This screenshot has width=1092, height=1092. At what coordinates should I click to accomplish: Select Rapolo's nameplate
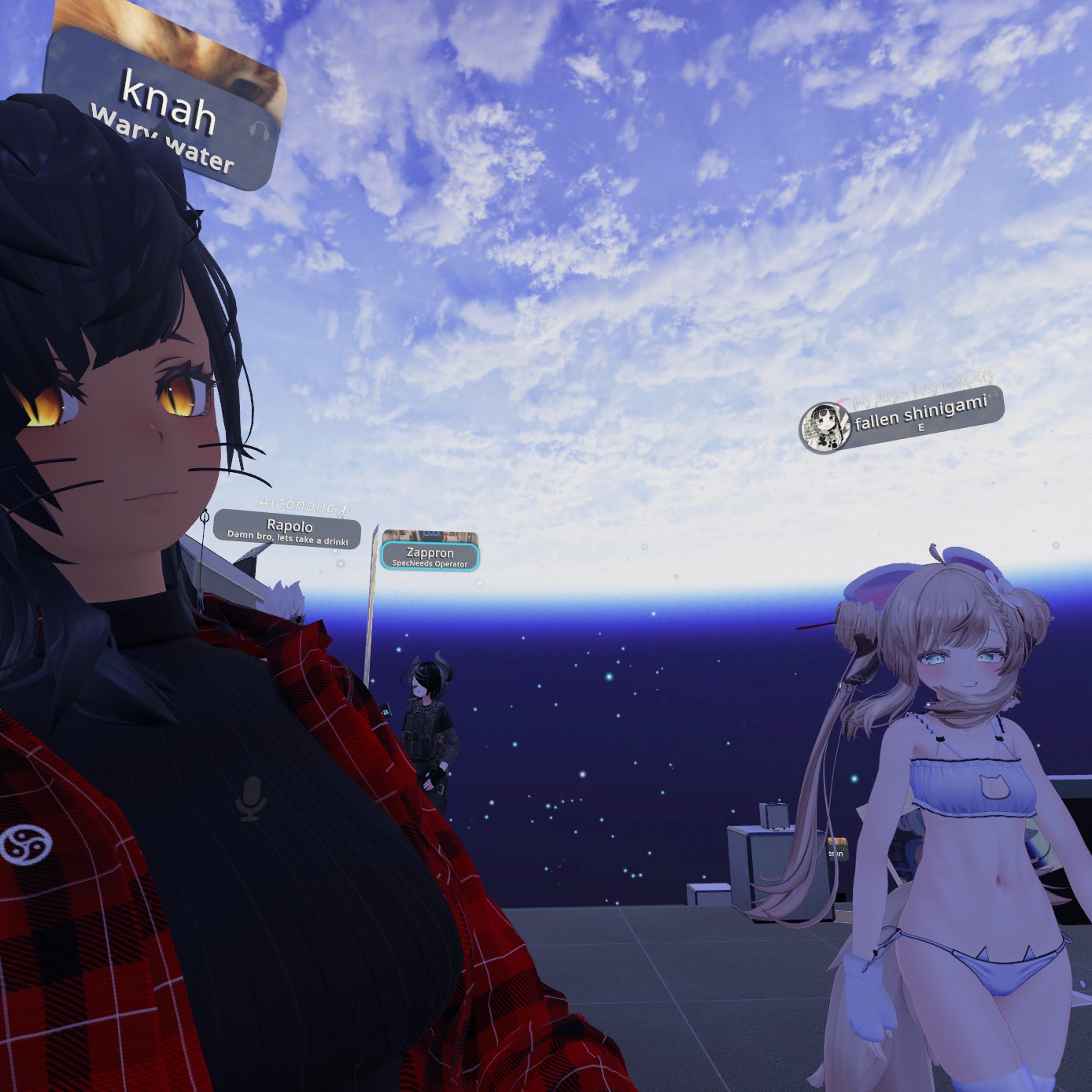pos(288,529)
